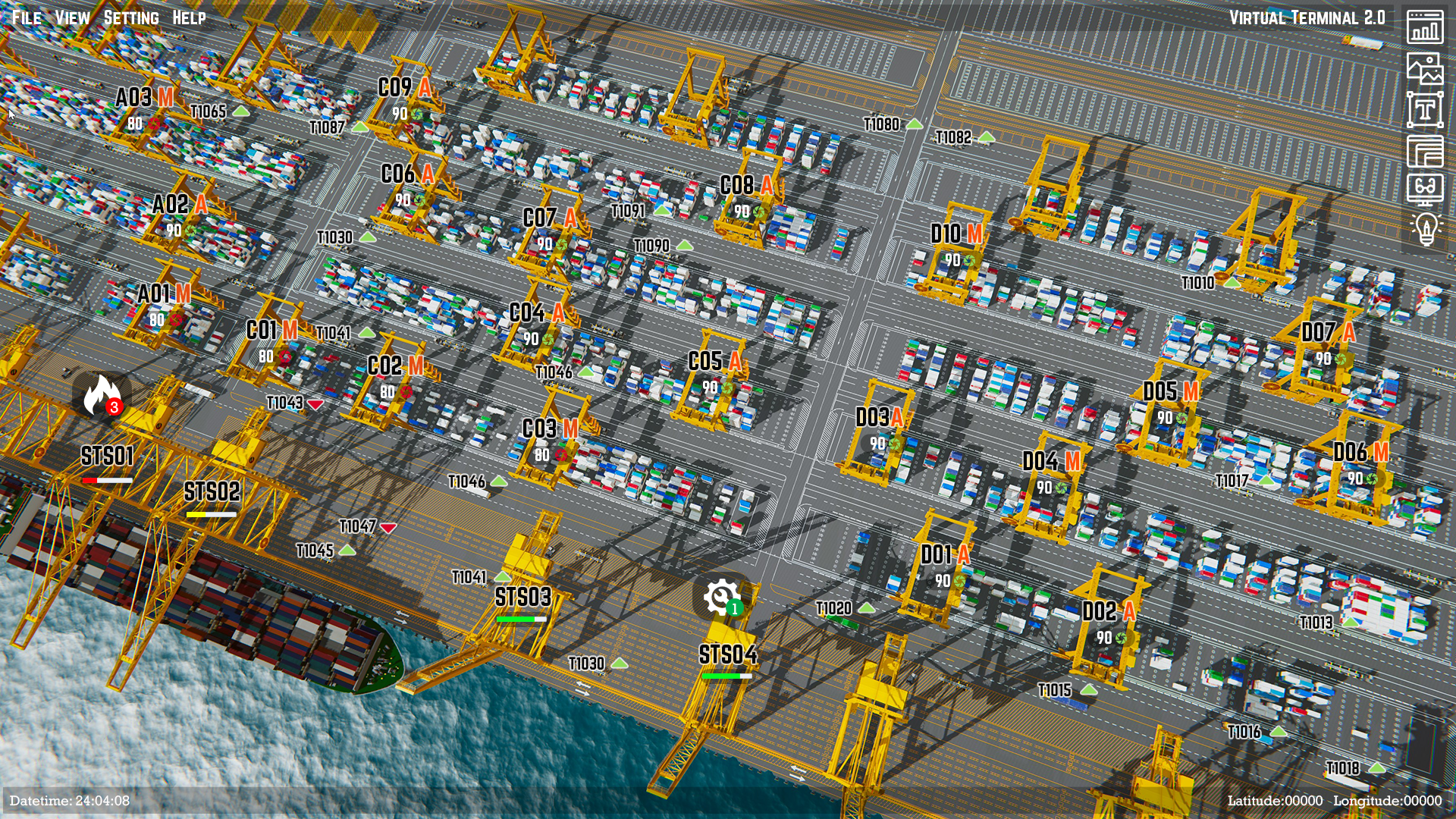This screenshot has height=819, width=1456.
Task: Open the monitor with glasses view
Action: (1425, 189)
